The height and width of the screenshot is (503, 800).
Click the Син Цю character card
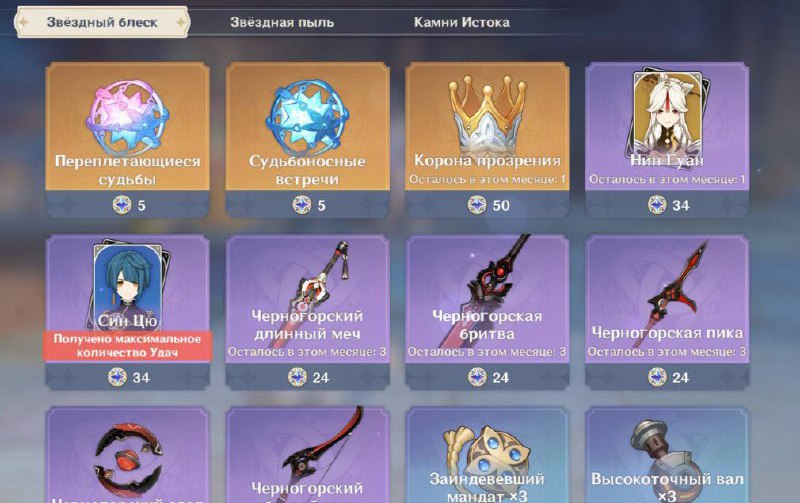click(127, 300)
